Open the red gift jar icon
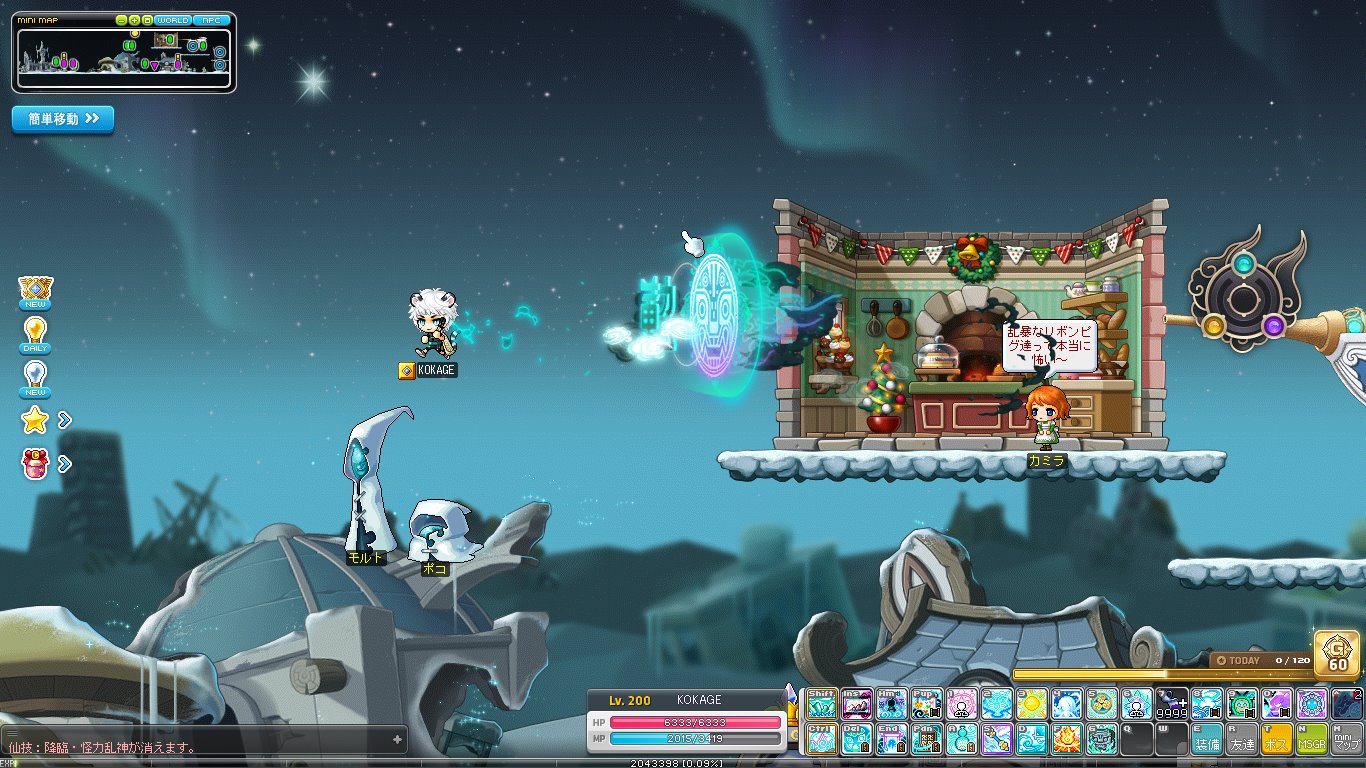The image size is (1366, 768). click(x=35, y=464)
